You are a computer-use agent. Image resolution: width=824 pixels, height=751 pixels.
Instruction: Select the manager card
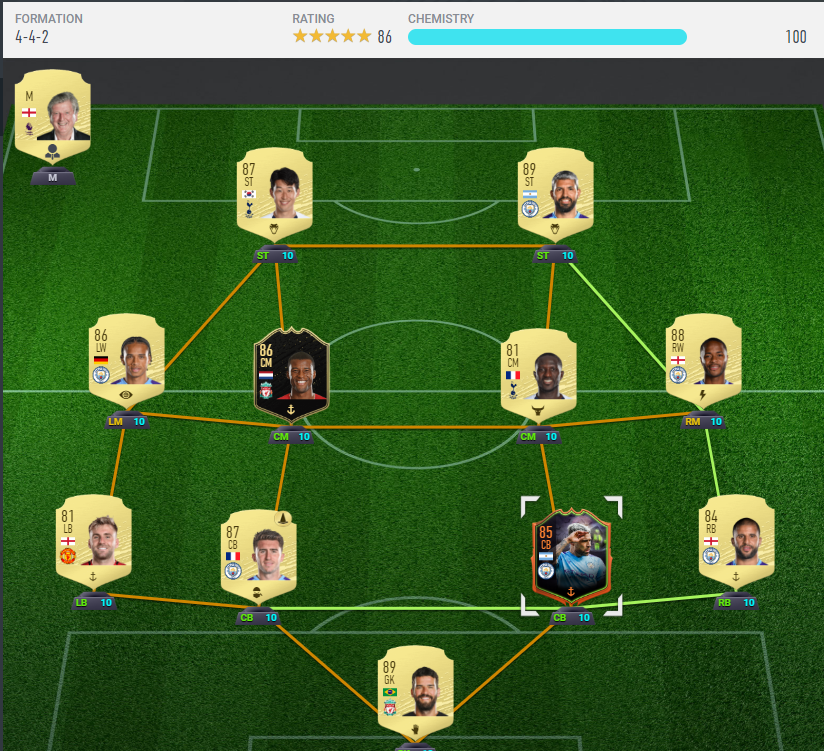53,114
